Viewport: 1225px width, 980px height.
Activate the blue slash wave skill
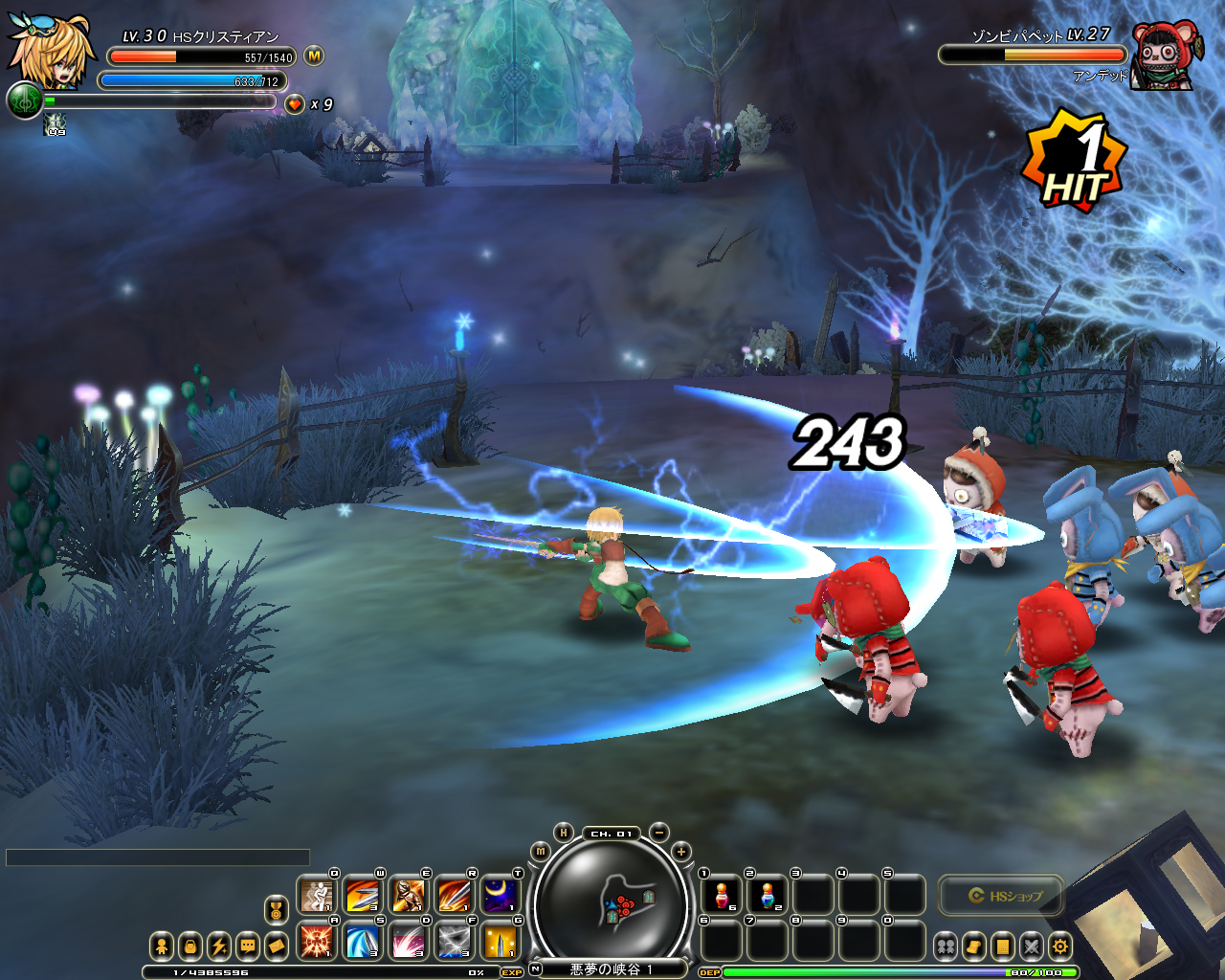point(362,942)
